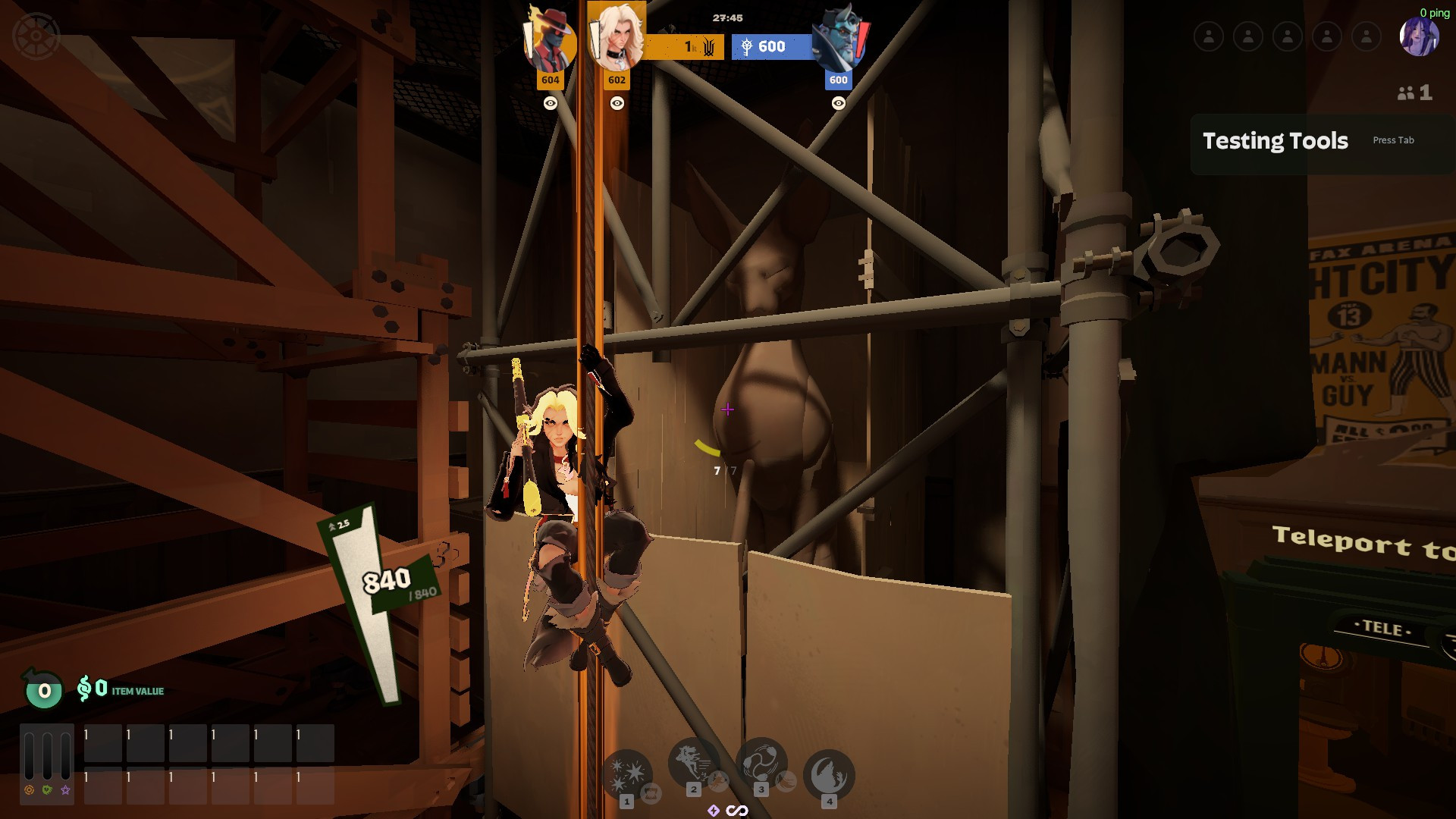Screen dimensions: 1456x819
Task: Activate the ability in slot 1
Action: [x=627, y=773]
